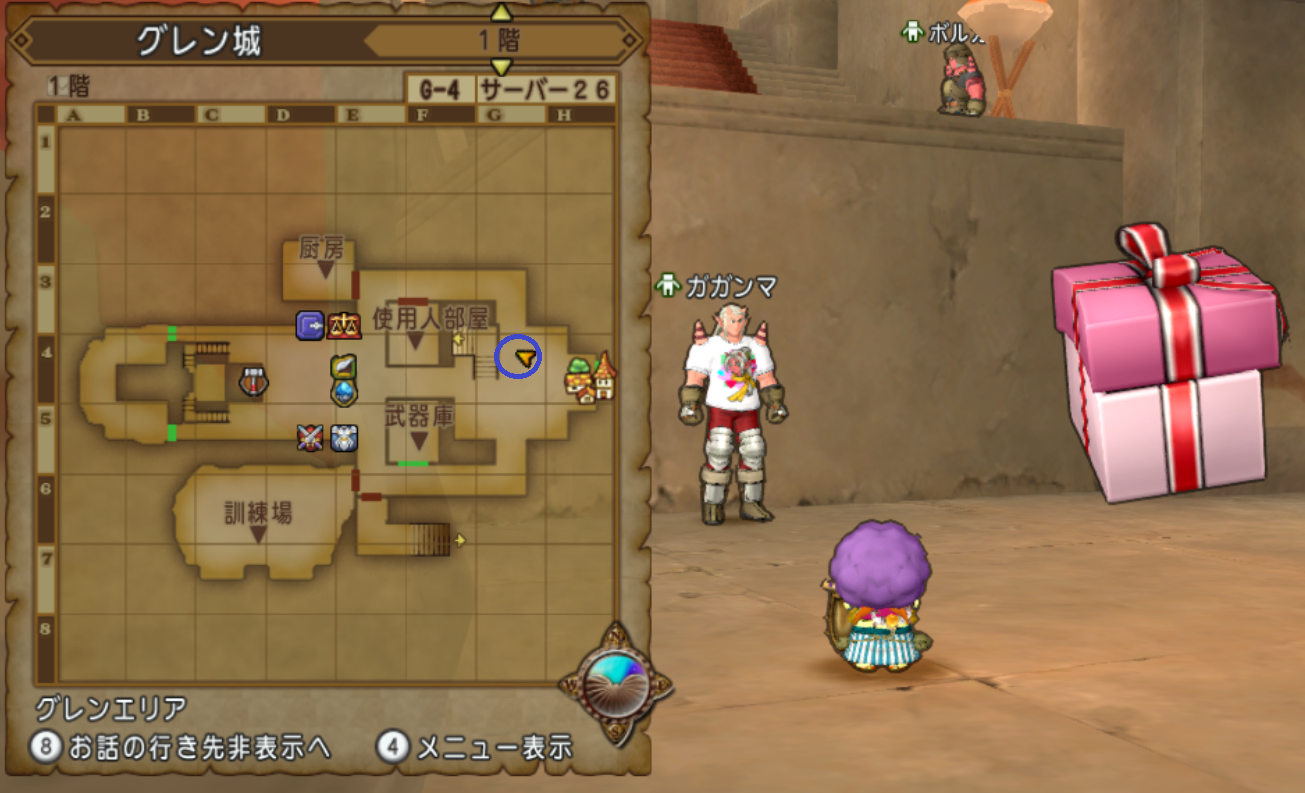Click the orange player arrow on the map

click(x=525, y=356)
